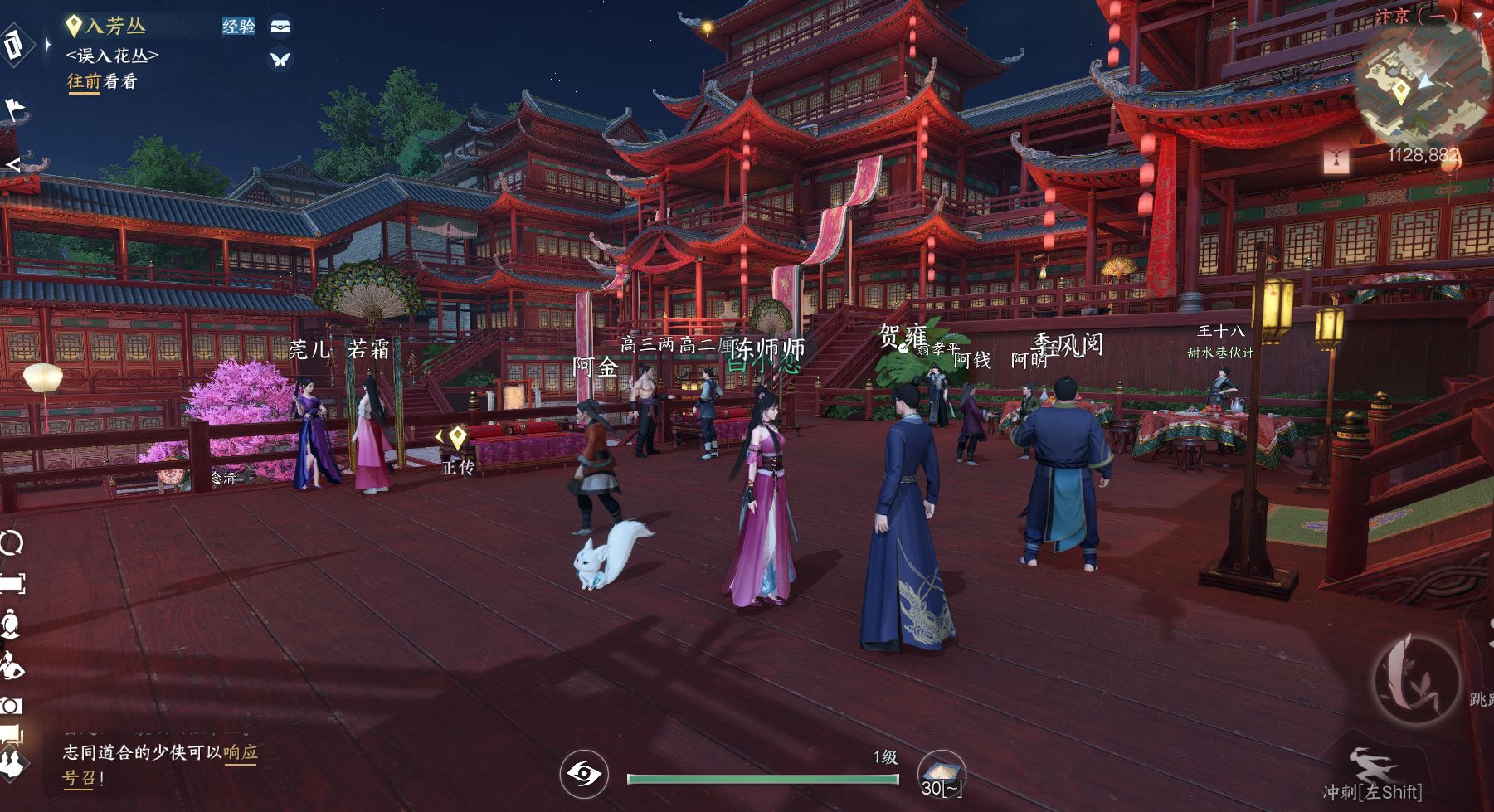Screen dimensions: 1494x812
Task: Launch the camera photo mode
Action: tap(12, 705)
